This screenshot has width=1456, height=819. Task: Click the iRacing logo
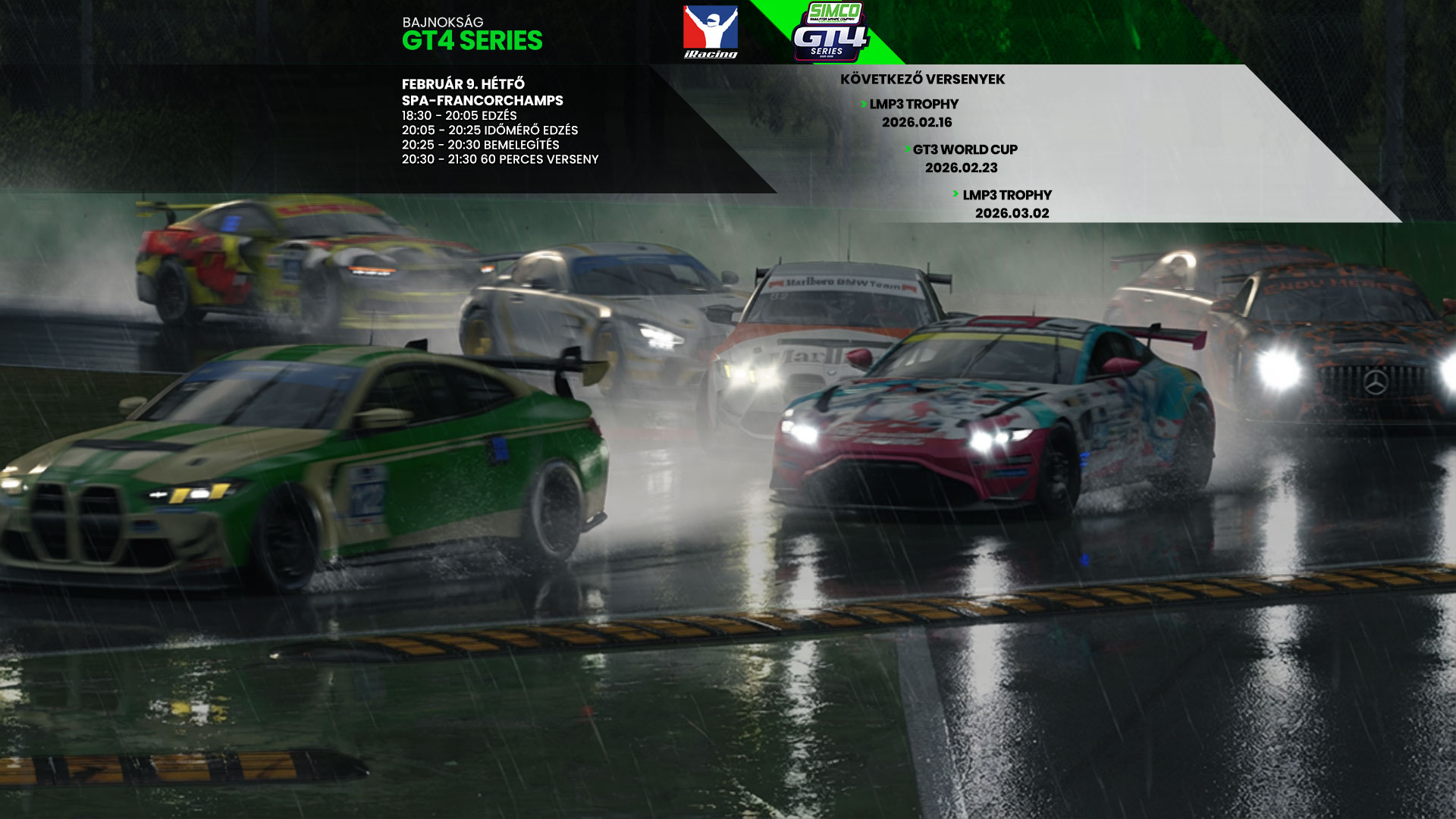710,32
